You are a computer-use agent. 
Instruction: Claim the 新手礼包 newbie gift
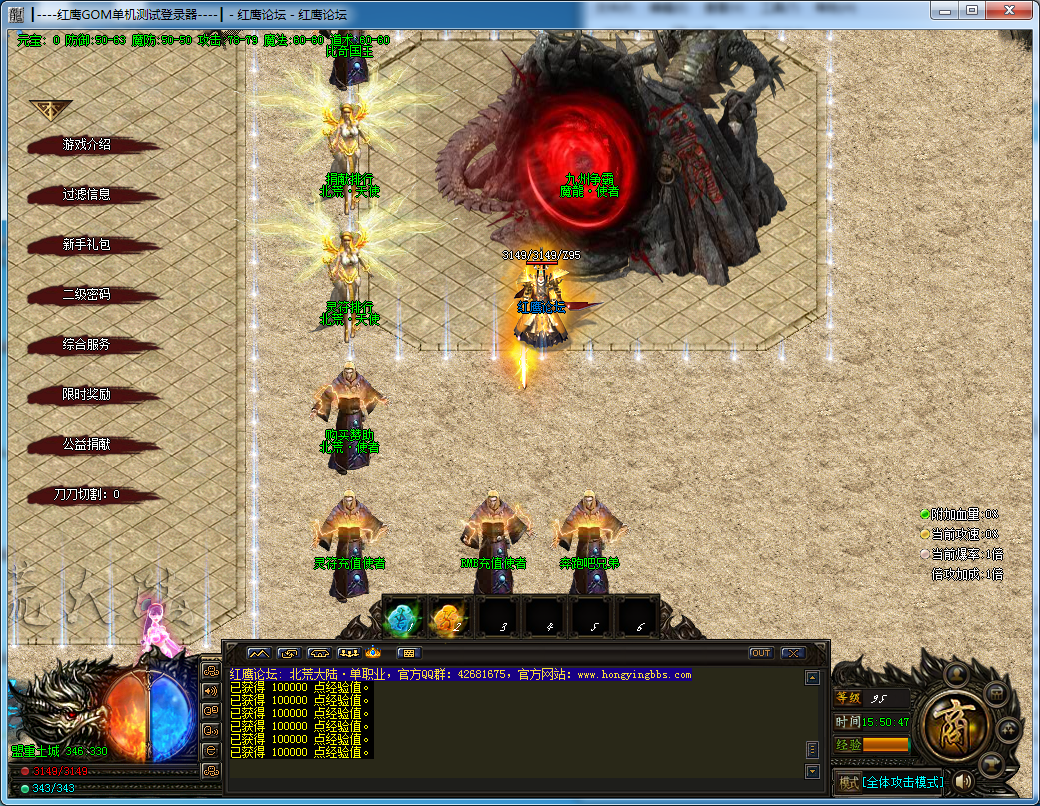[x=87, y=245]
